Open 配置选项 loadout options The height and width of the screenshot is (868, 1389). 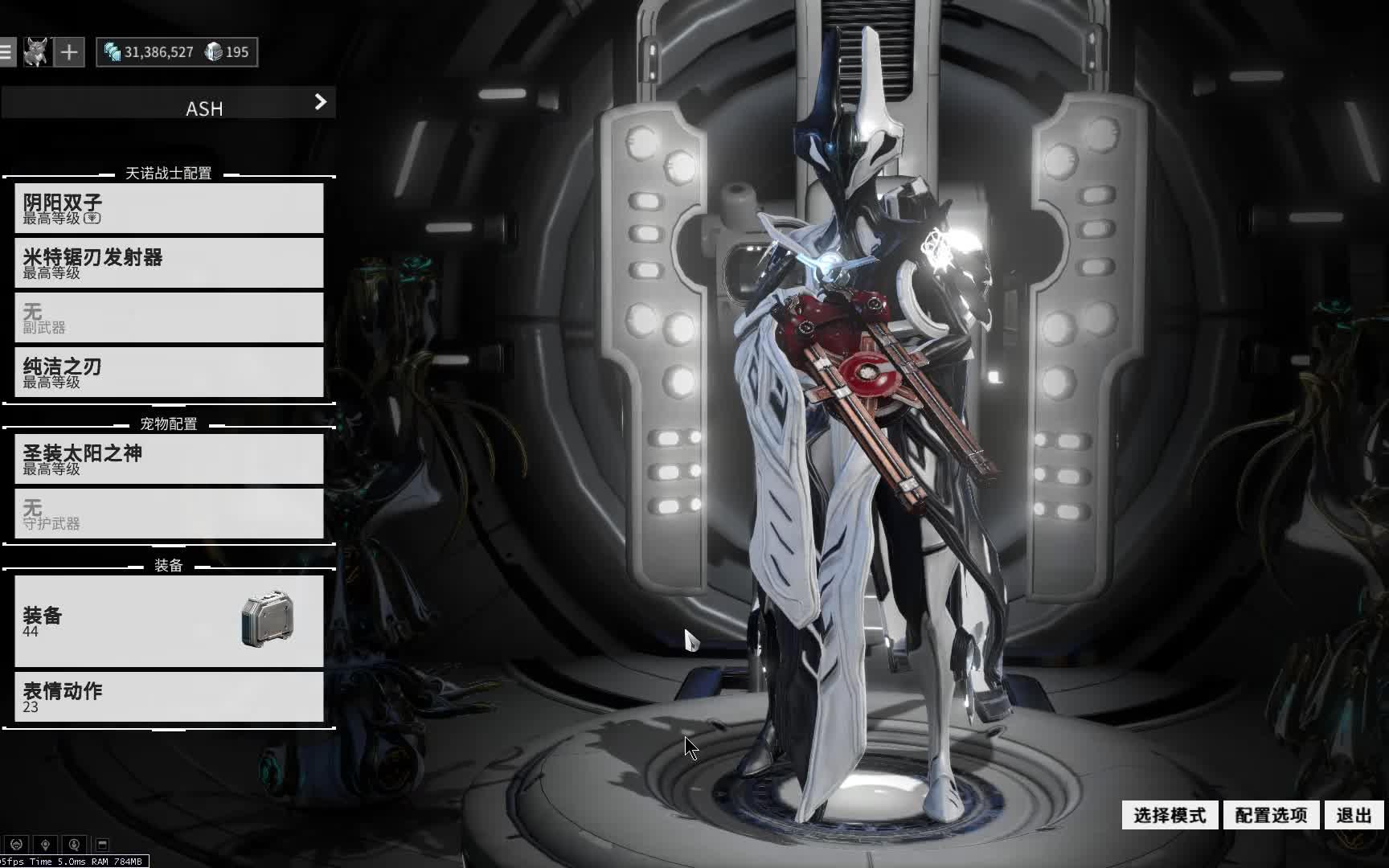pos(1271,815)
